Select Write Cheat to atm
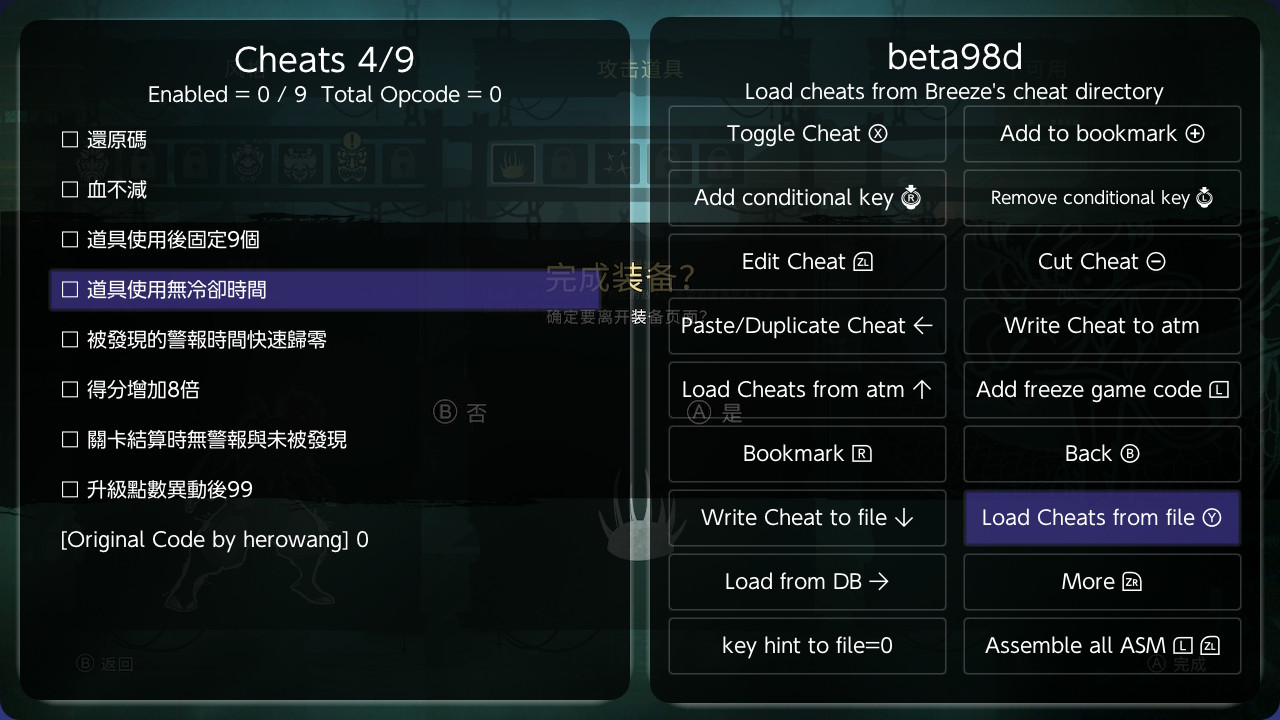Image resolution: width=1280 pixels, height=720 pixels. click(1102, 325)
